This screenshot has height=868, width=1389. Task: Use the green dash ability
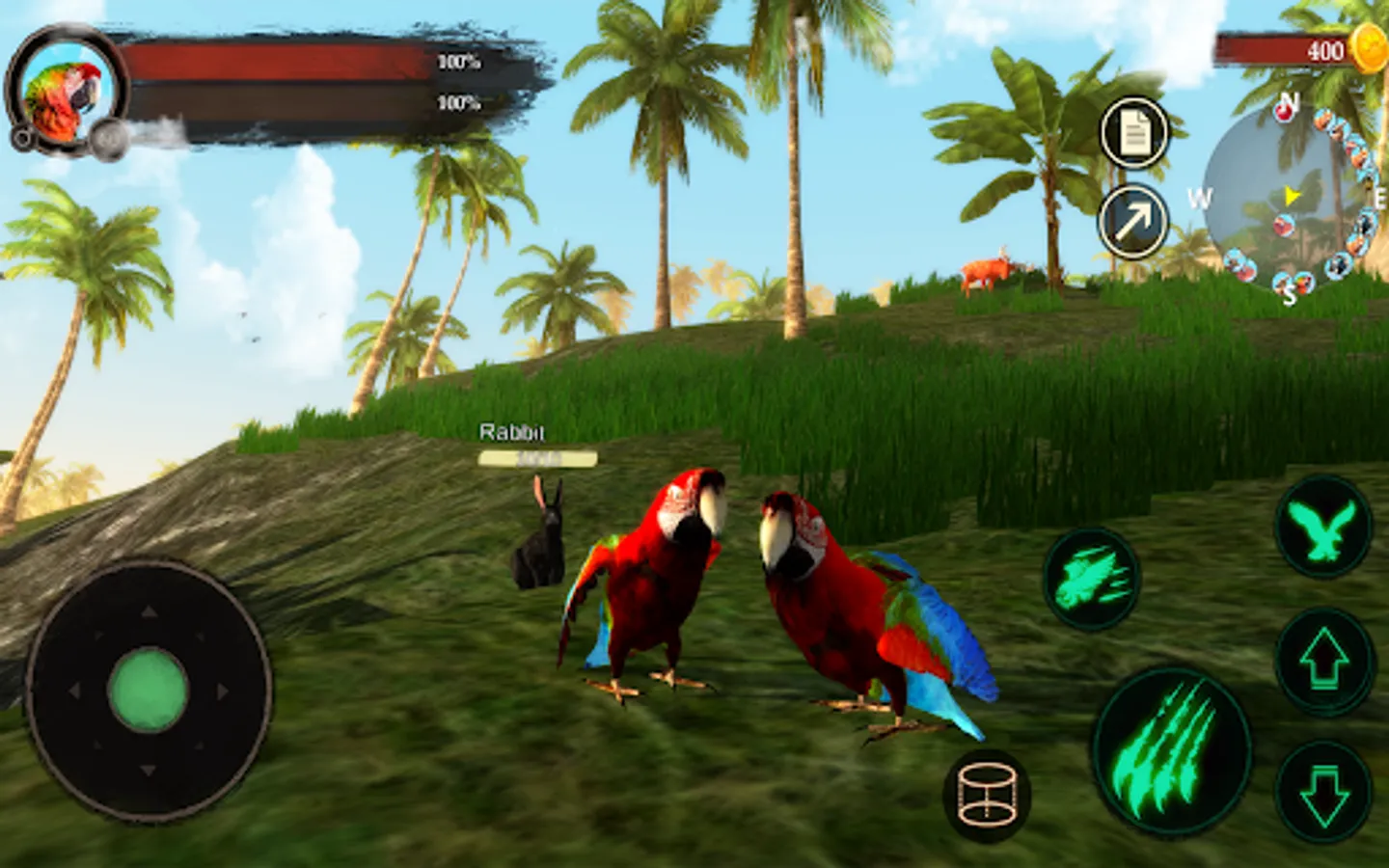coord(1092,579)
